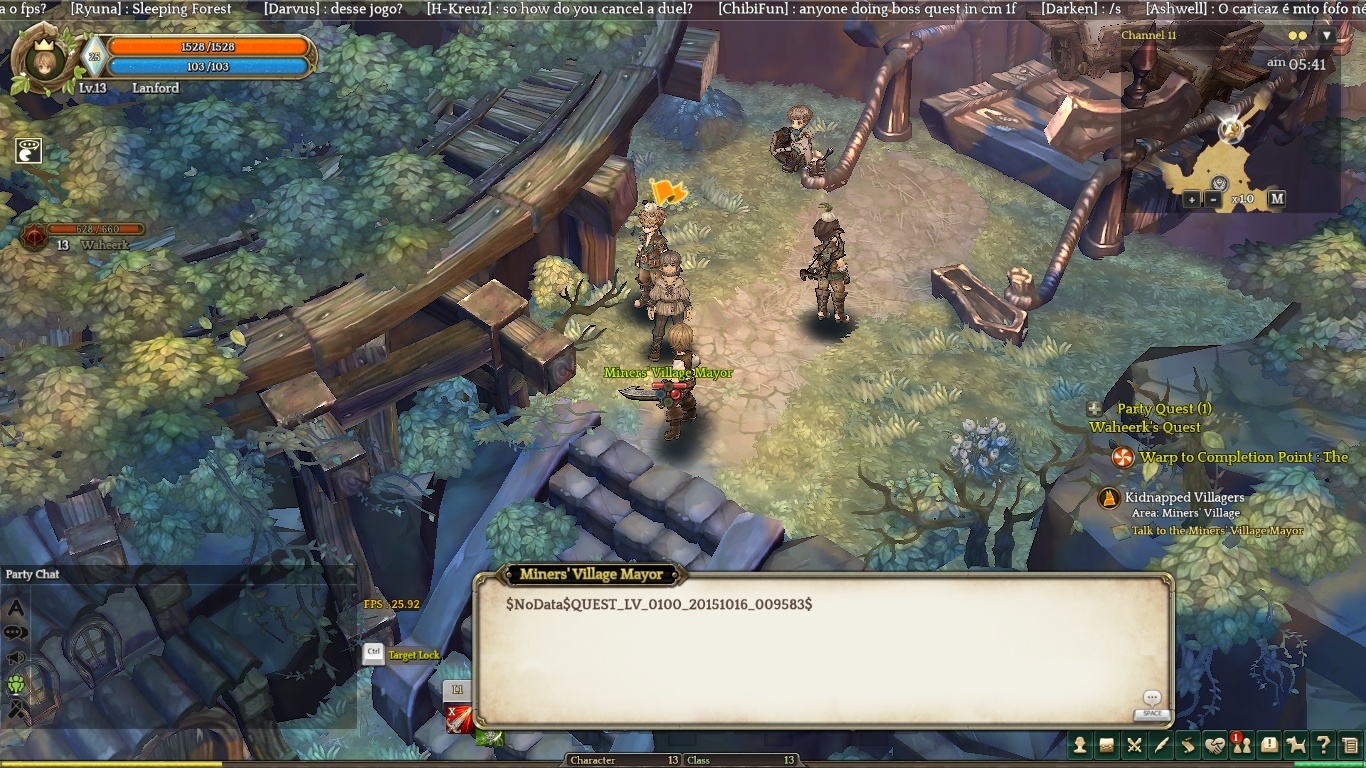The height and width of the screenshot is (768, 1366).
Task: Open the channel dropdown arrow
Action: tap(1327, 36)
